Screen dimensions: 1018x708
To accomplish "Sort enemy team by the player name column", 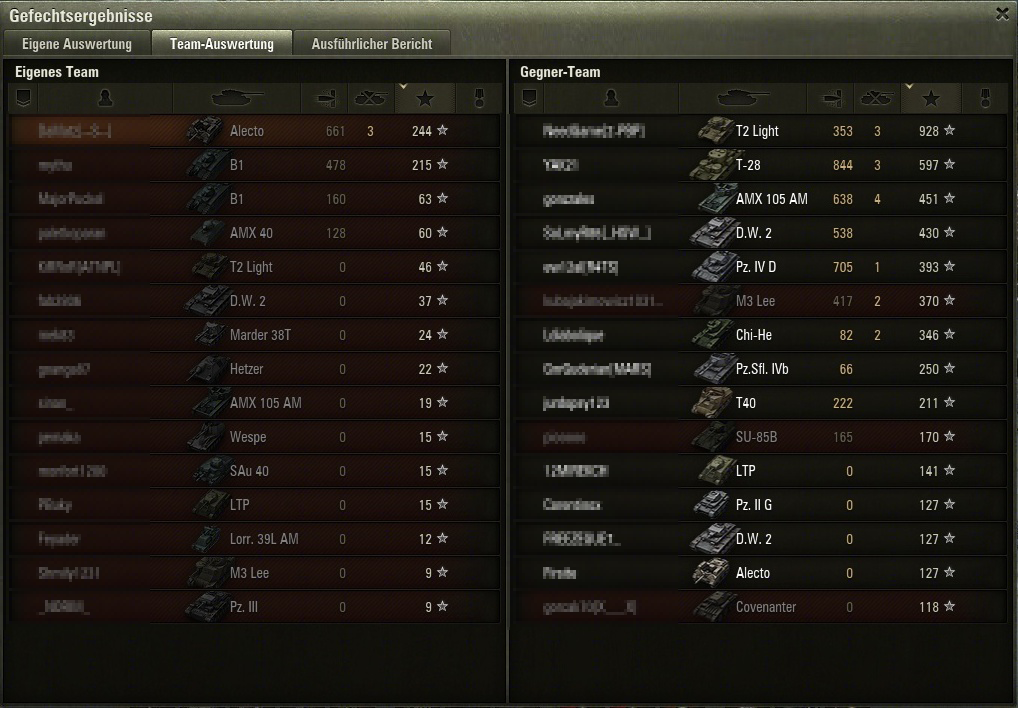I will [612, 98].
